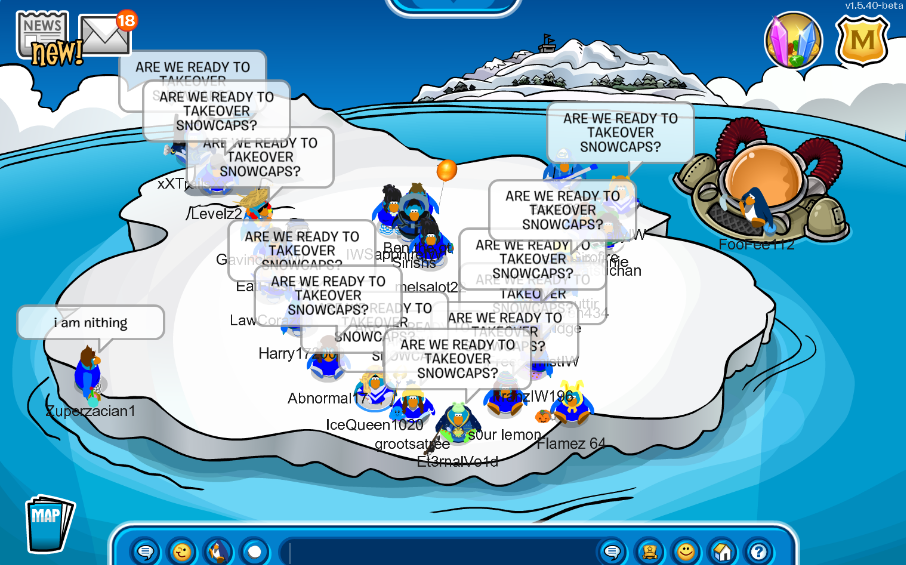Open the newspaper with the NEW label

click(x=42, y=38)
